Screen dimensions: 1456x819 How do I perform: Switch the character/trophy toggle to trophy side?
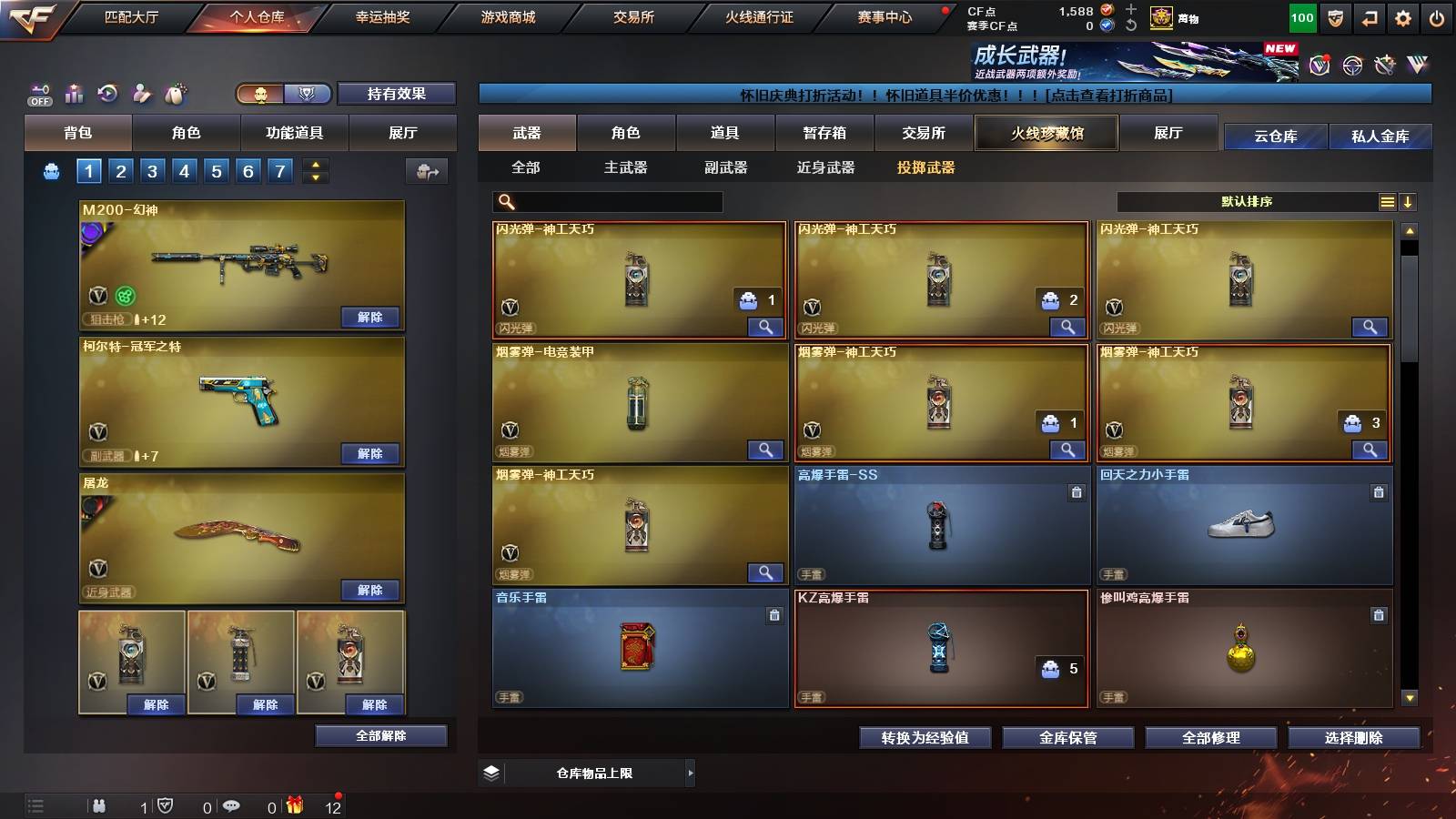click(x=306, y=95)
